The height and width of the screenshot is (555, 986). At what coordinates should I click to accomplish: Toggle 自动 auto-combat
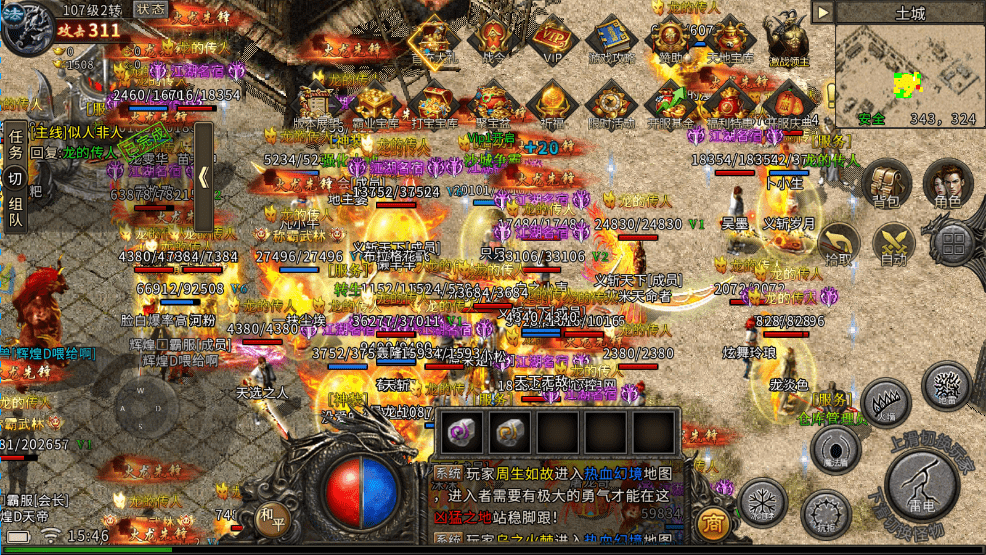pyautogui.click(x=895, y=243)
